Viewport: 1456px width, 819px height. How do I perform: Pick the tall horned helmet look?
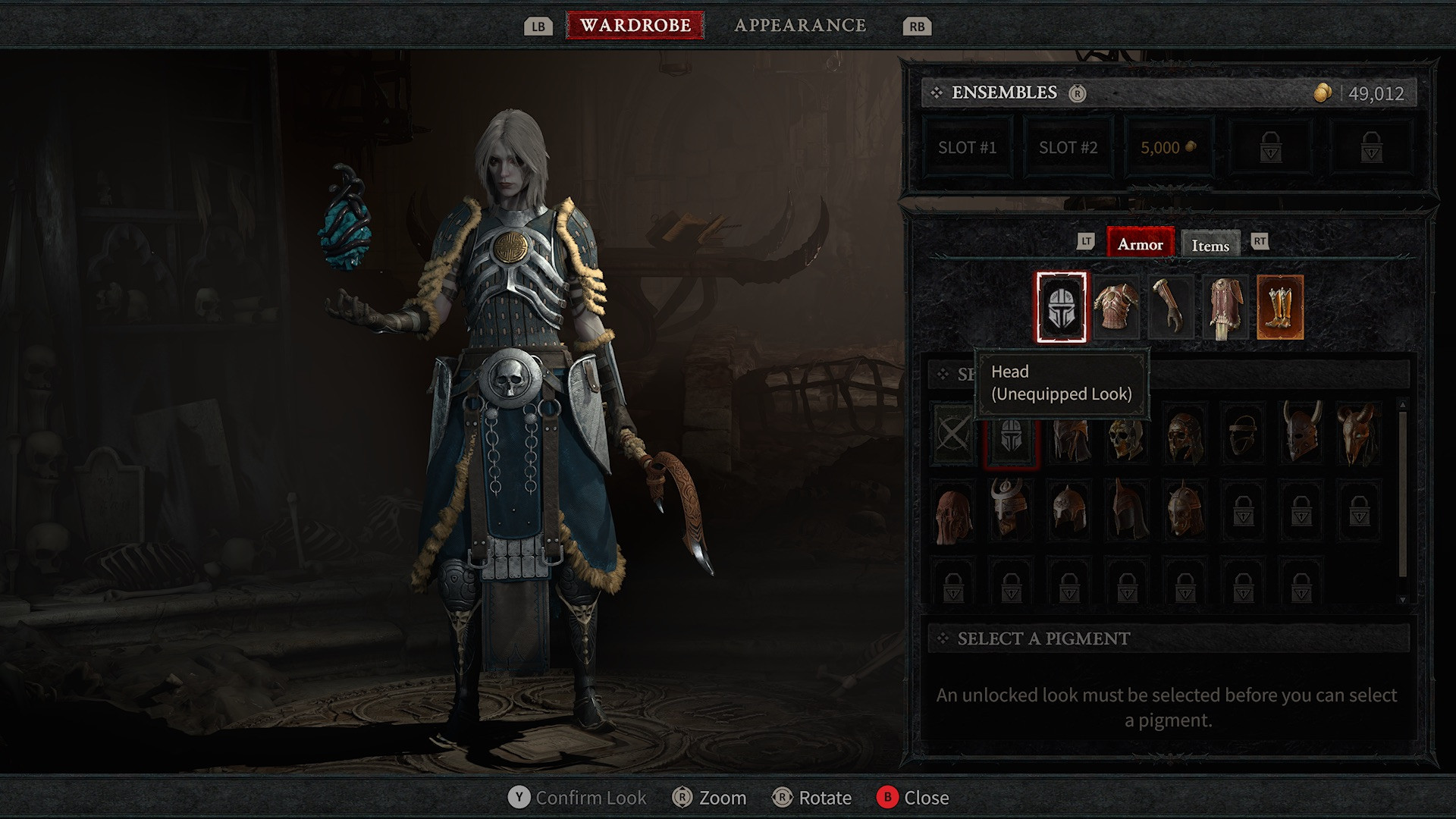click(x=1301, y=435)
